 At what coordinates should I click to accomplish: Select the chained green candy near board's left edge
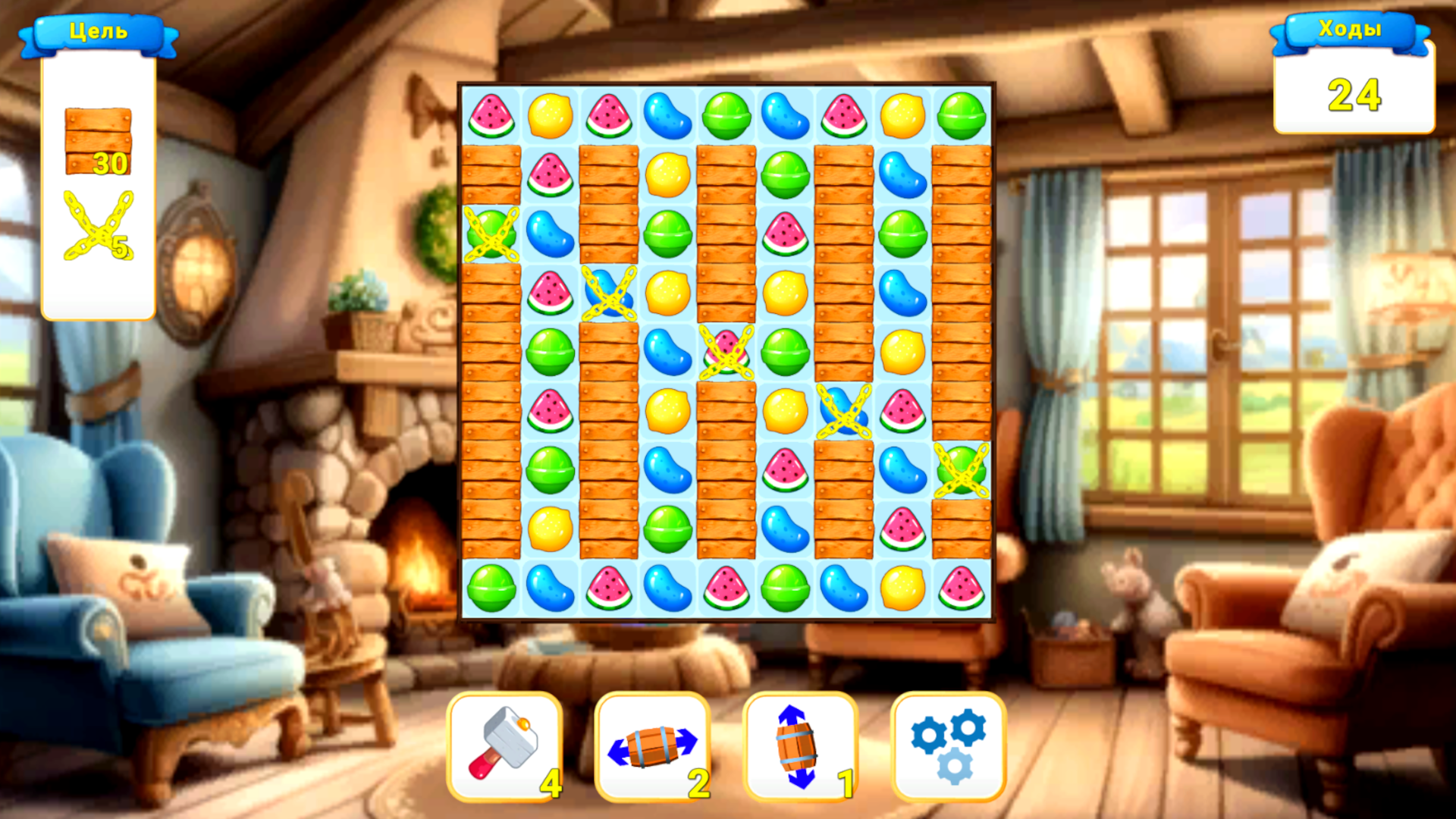pos(491,235)
